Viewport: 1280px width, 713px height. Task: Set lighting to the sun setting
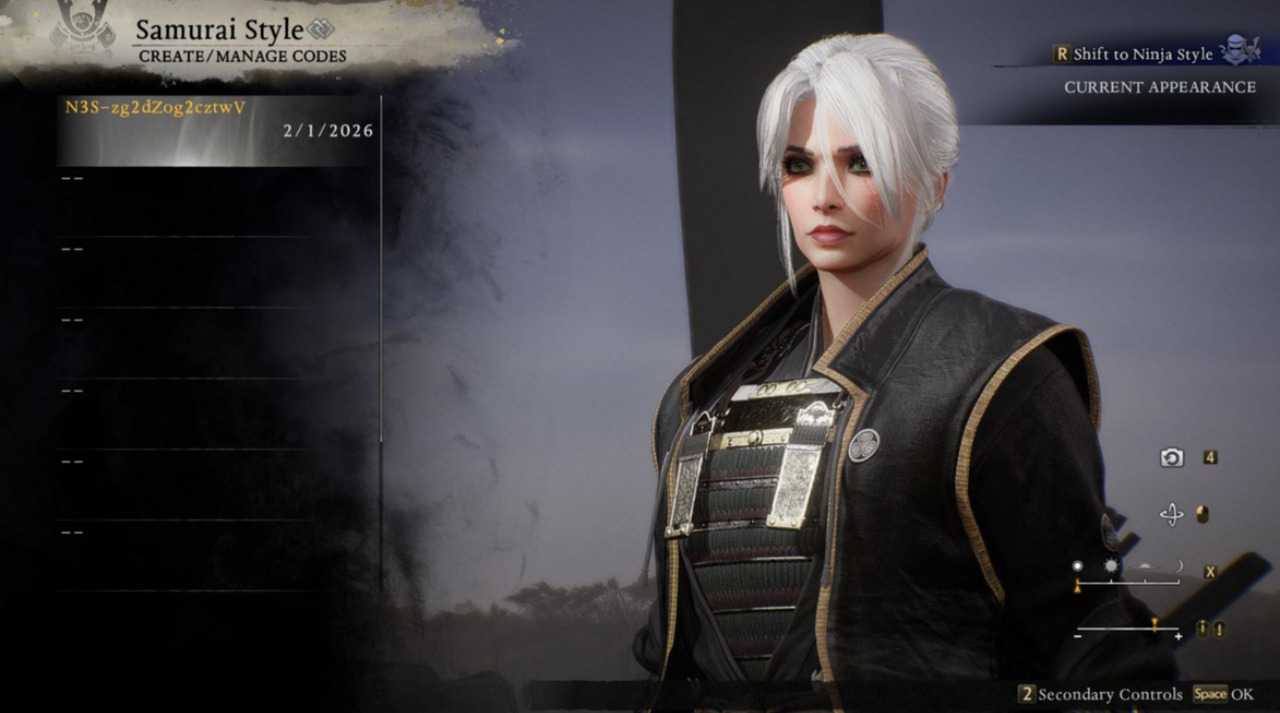[x=1111, y=566]
